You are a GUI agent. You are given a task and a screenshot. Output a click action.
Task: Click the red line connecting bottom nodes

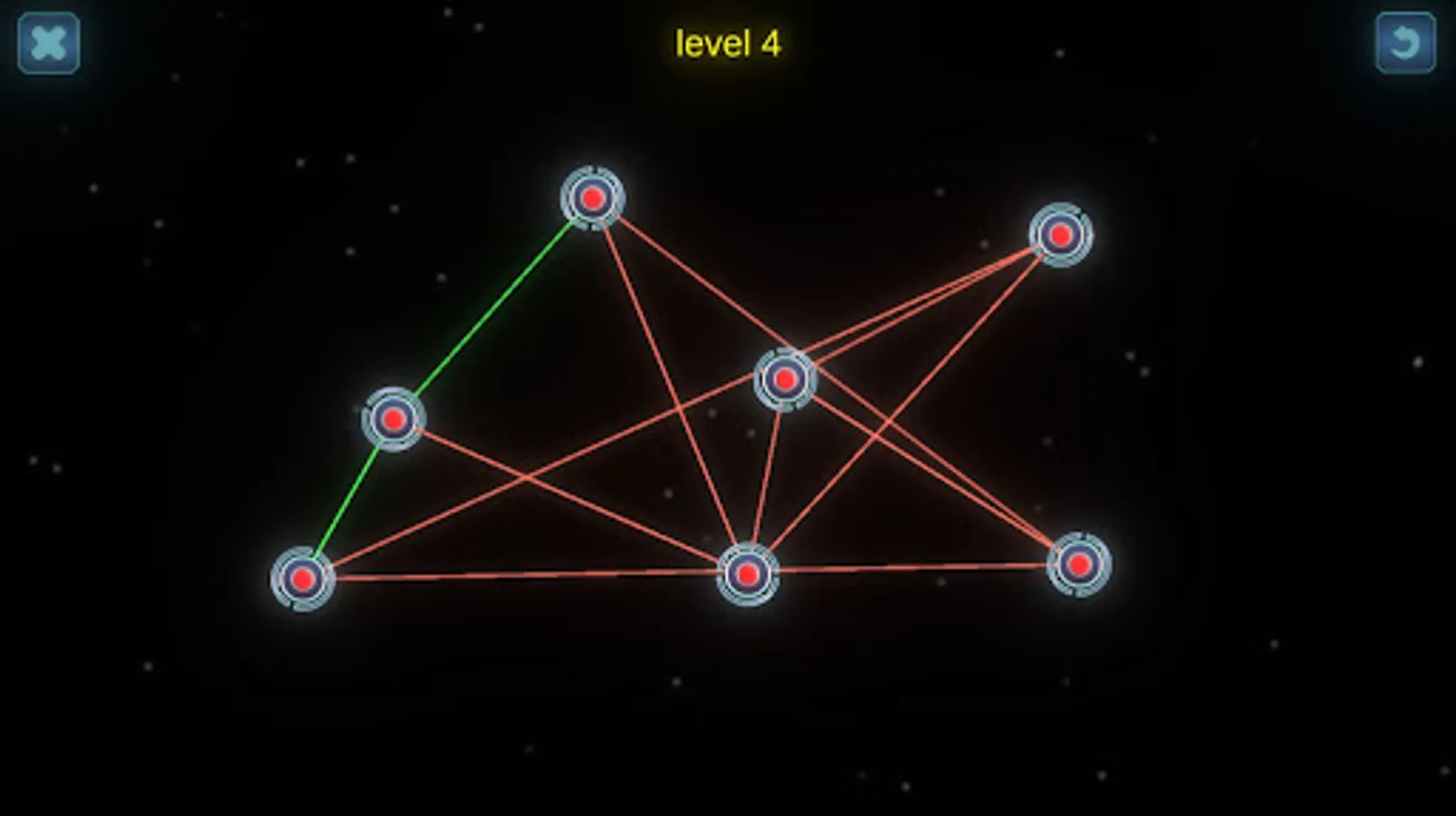526,575
